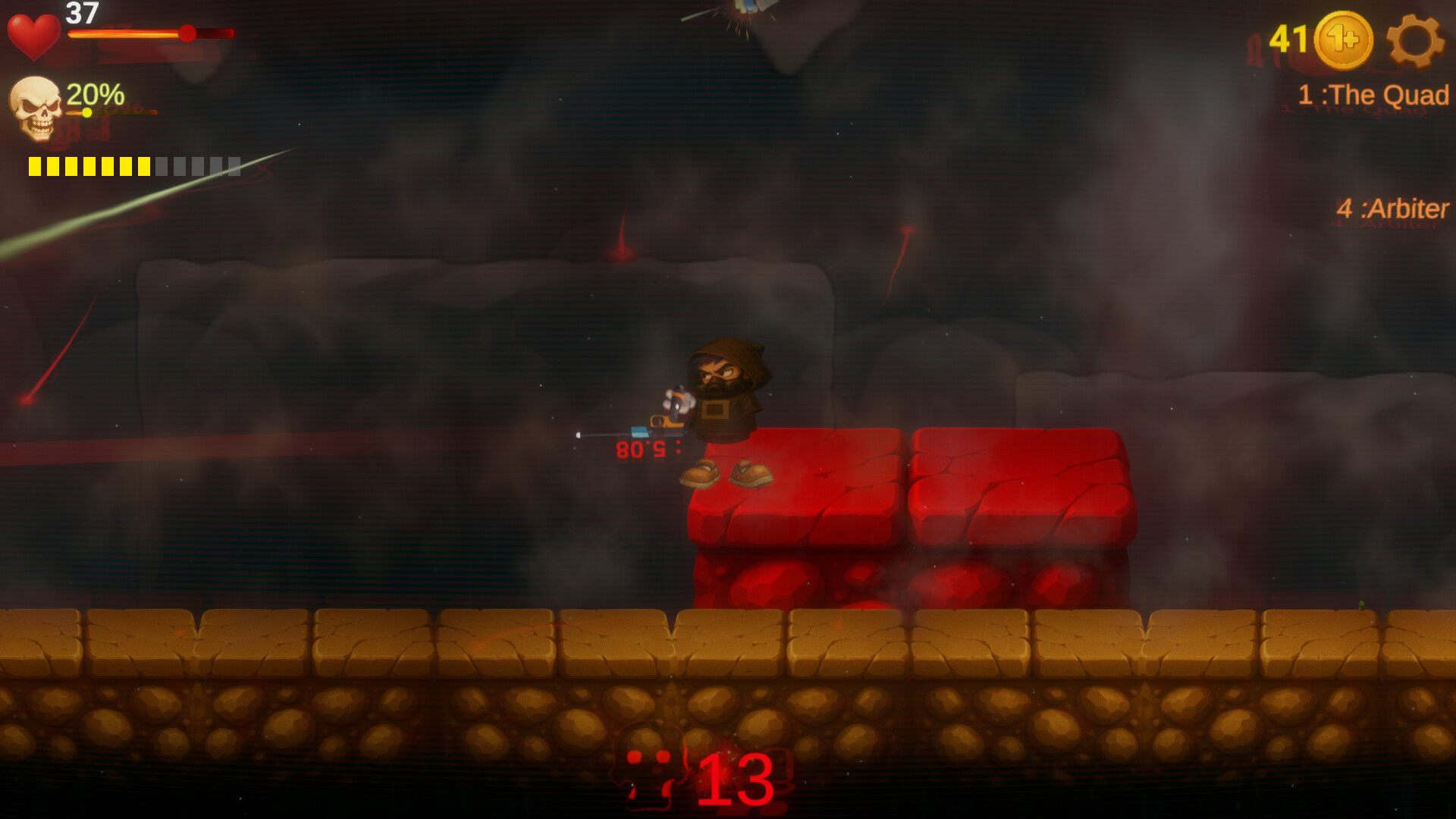1456x819 pixels.
Task: Click the 20% skull progress label
Action: 94,96
